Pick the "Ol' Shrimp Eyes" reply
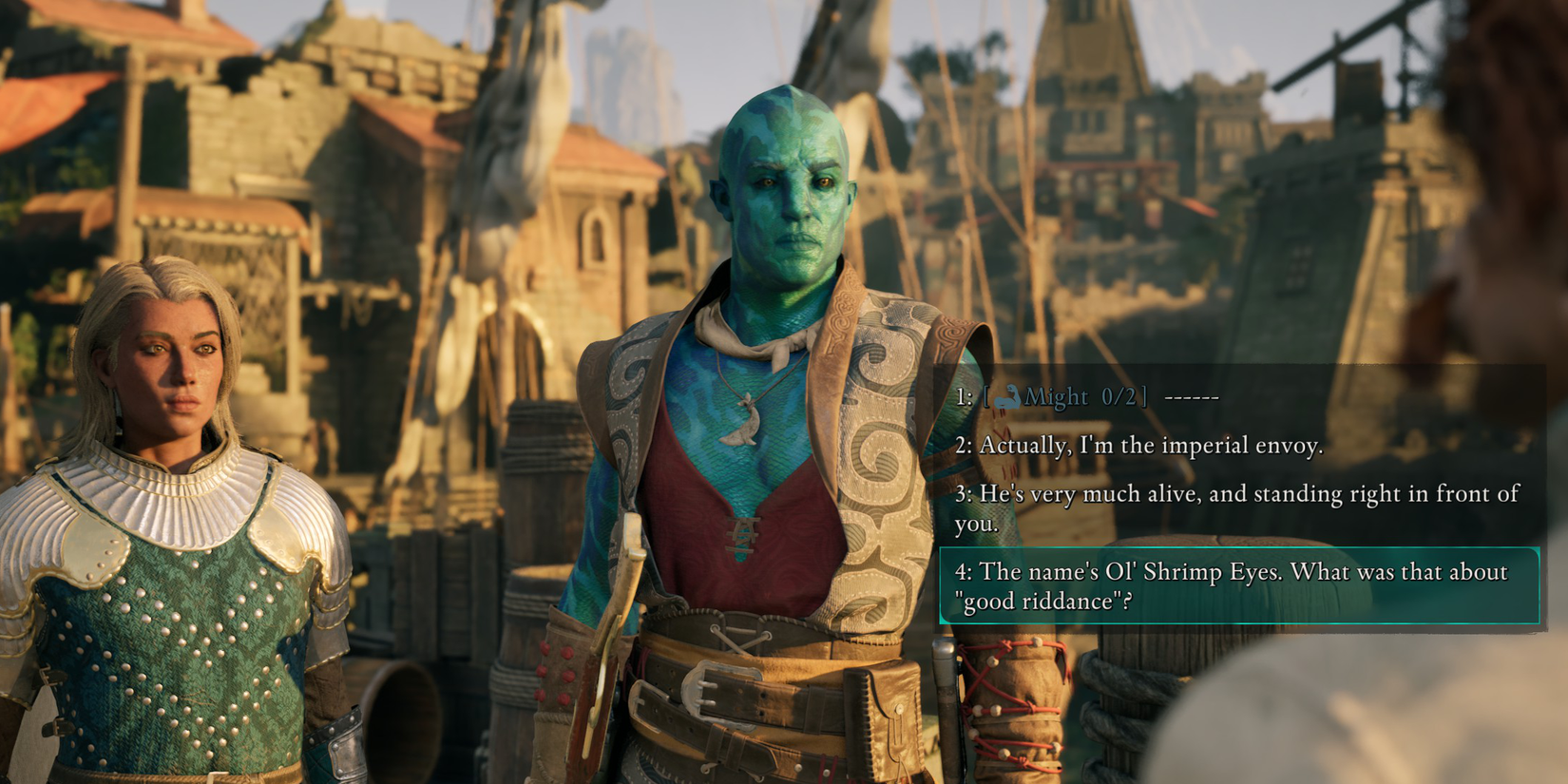Screen dimensions: 1568x784 click(1235, 586)
